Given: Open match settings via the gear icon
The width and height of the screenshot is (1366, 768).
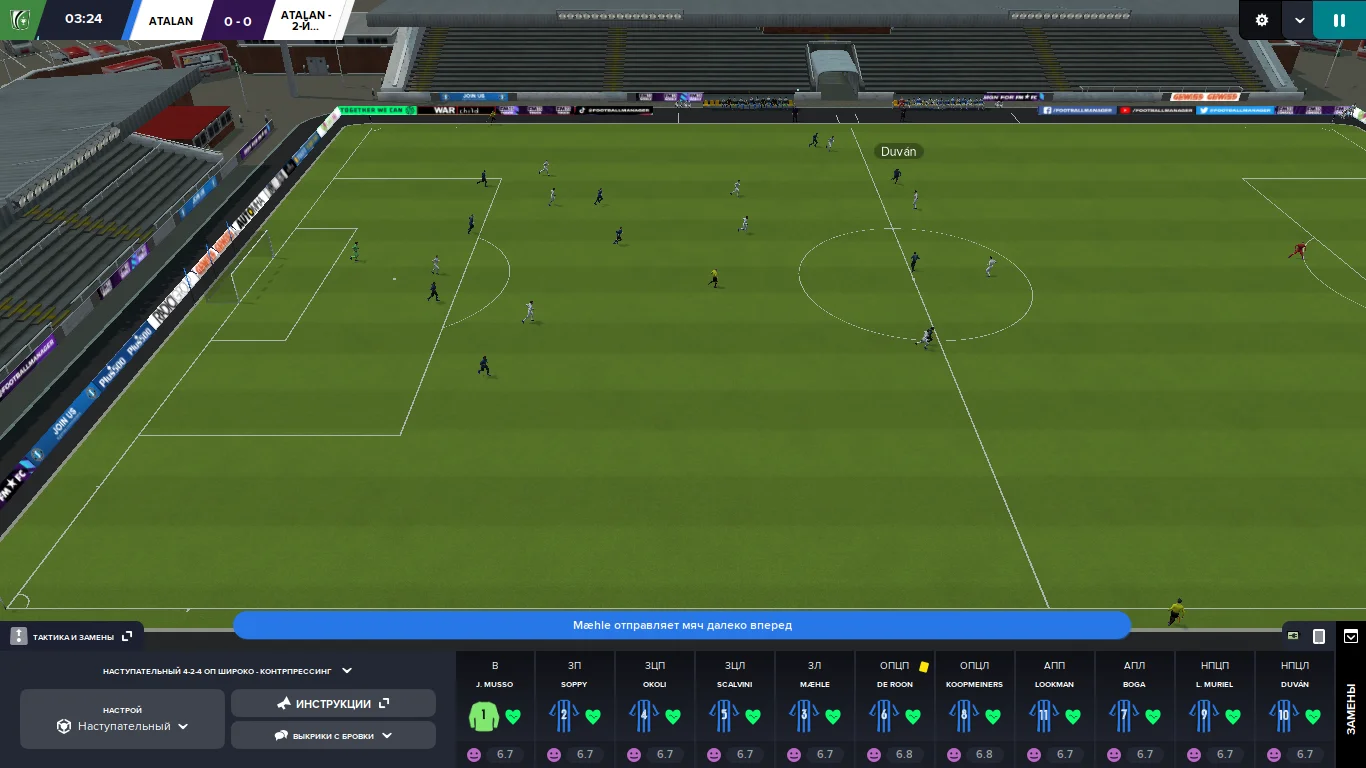Looking at the screenshot, I should (x=1262, y=20).
